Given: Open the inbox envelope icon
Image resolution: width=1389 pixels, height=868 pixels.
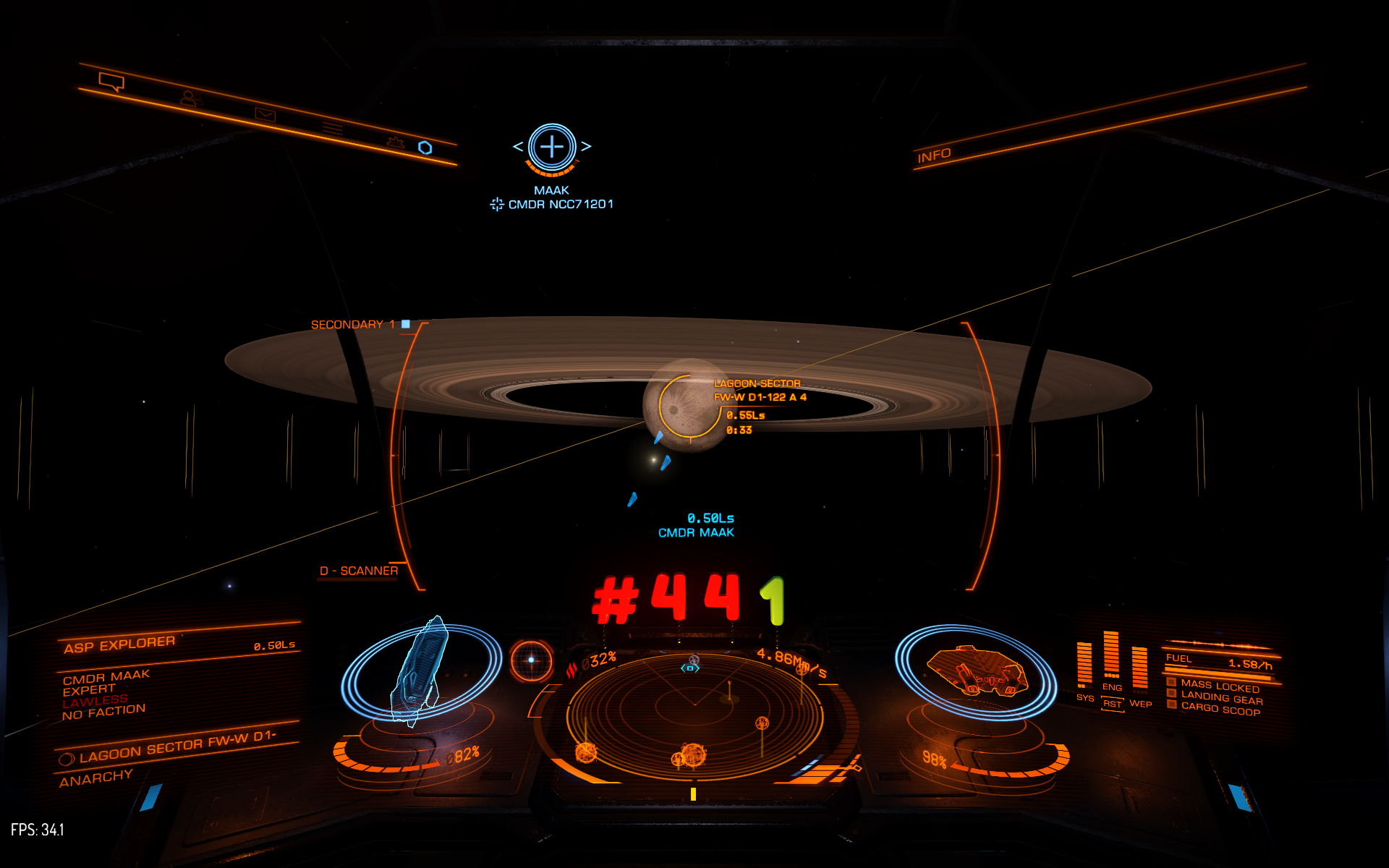Looking at the screenshot, I should coord(265,114).
